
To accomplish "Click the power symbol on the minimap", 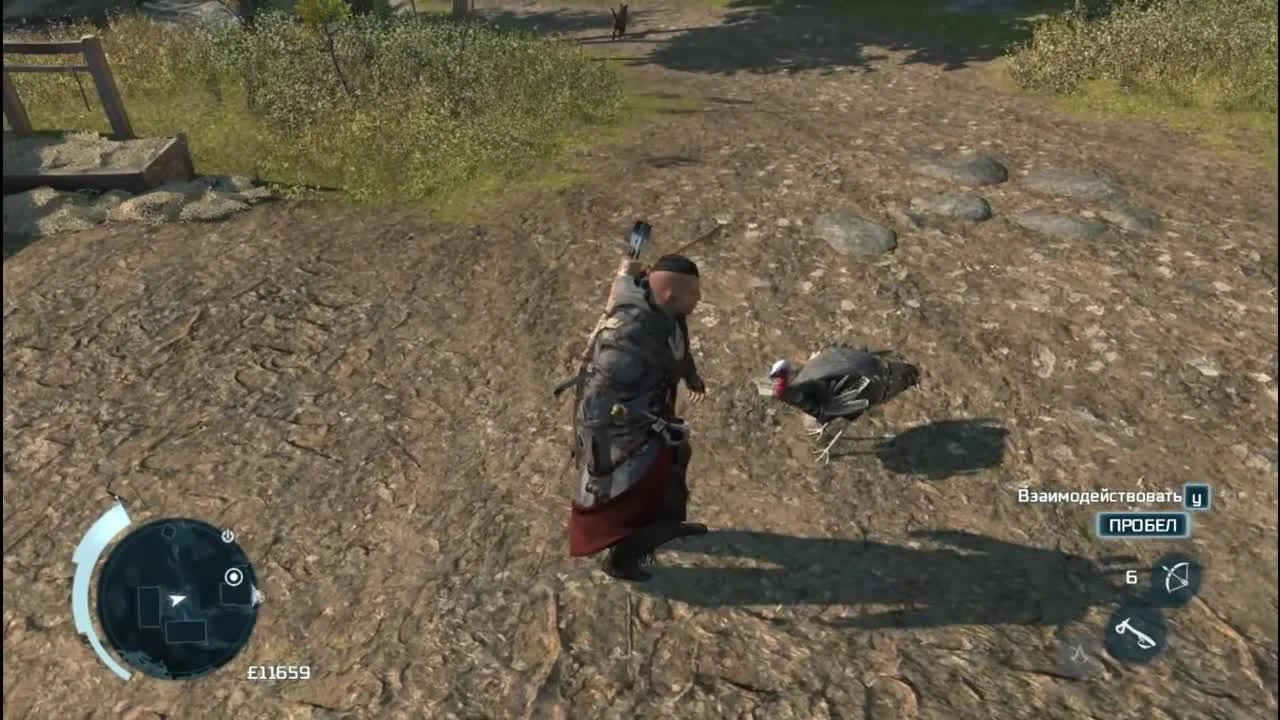I will [227, 534].
